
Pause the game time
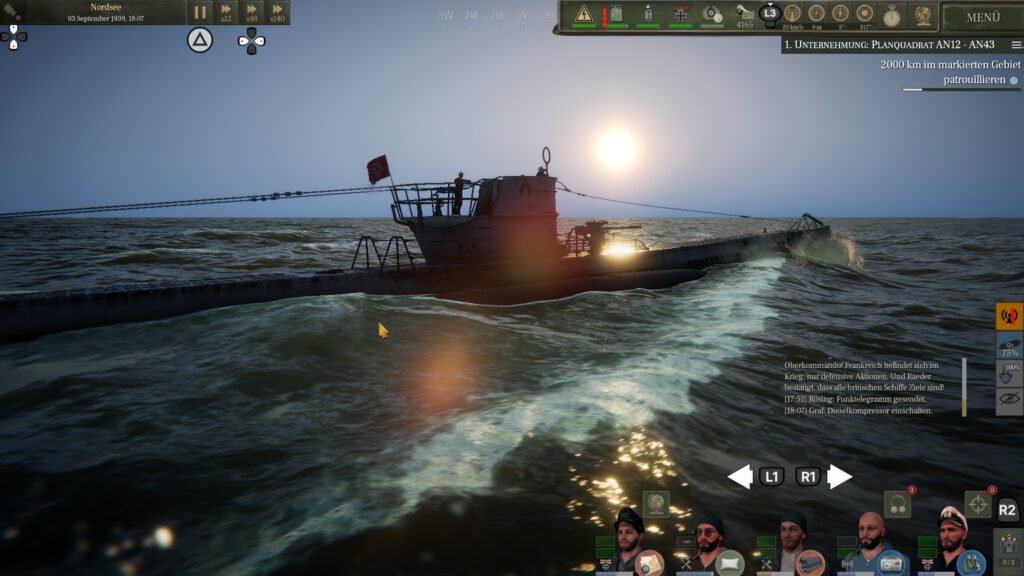[200, 13]
